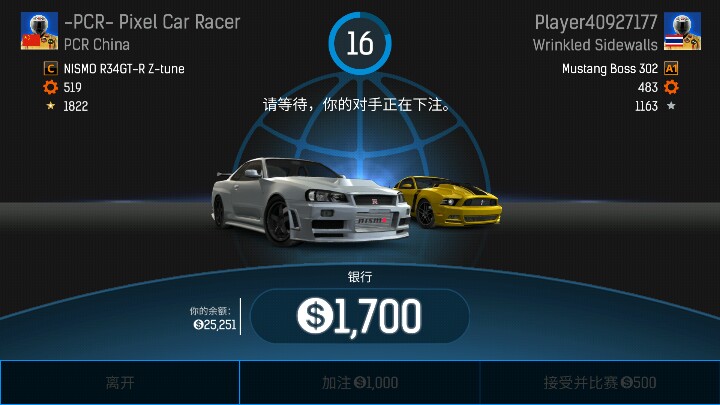Leave the race with the 离开 button

(119, 382)
